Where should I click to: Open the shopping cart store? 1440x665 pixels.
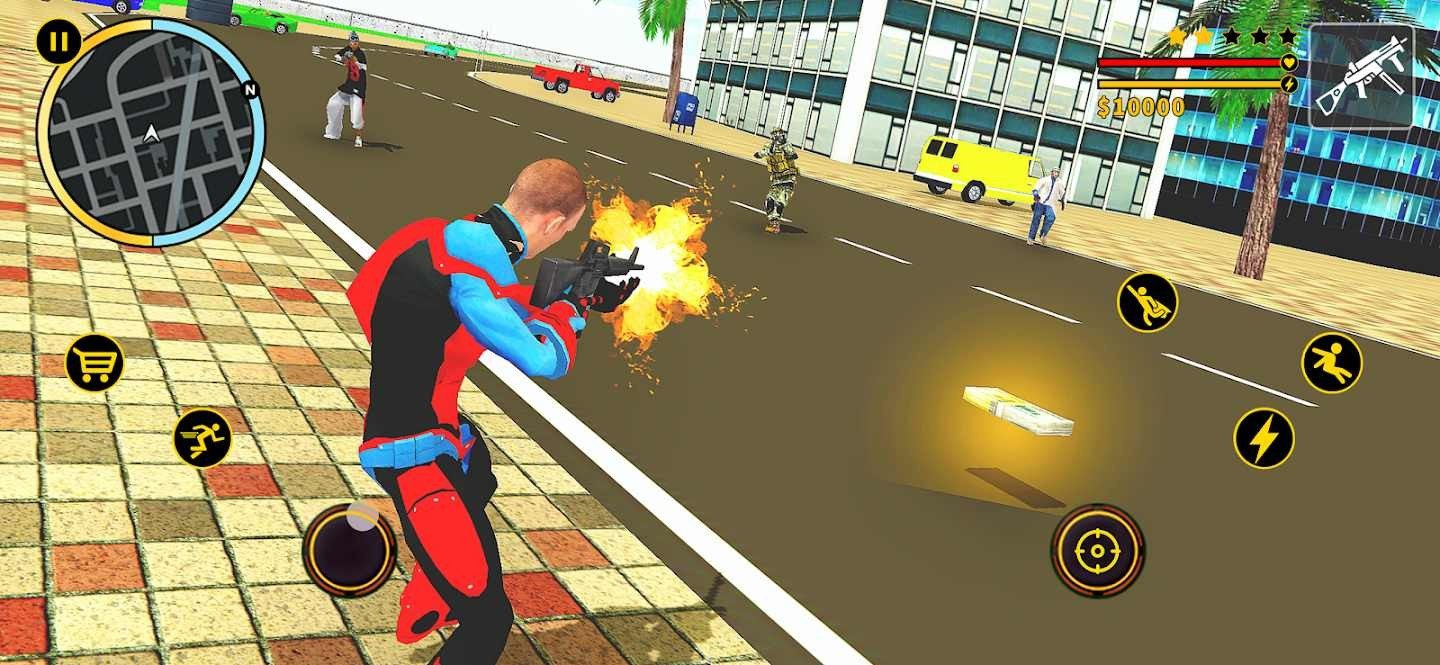(x=94, y=362)
